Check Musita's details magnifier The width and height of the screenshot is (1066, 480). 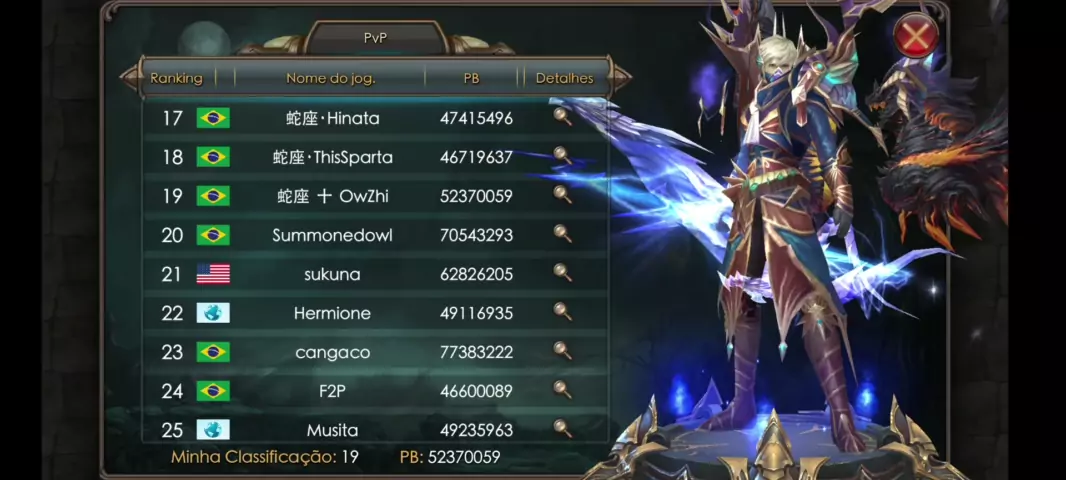click(x=563, y=429)
